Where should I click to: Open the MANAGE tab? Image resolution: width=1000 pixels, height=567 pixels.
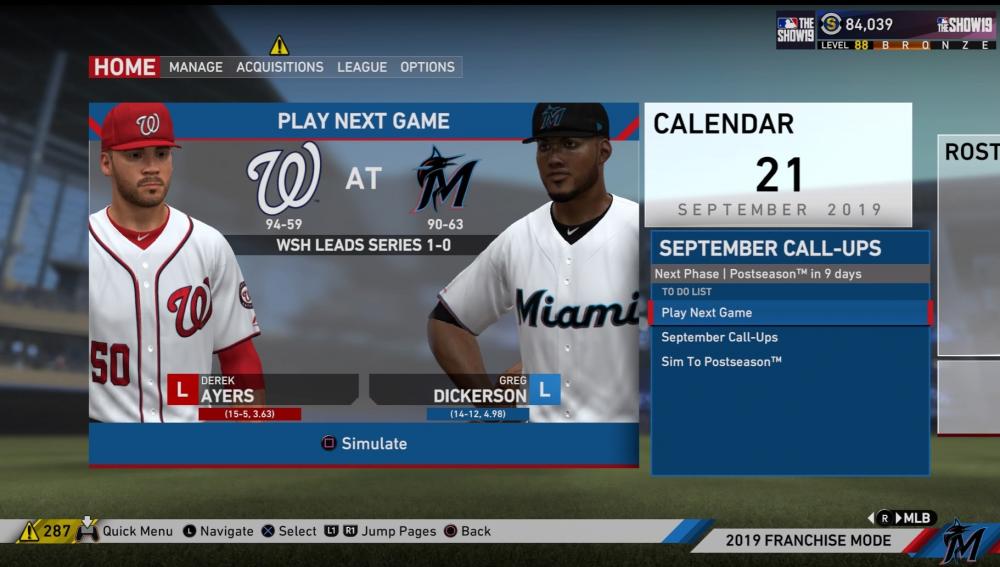pos(196,67)
